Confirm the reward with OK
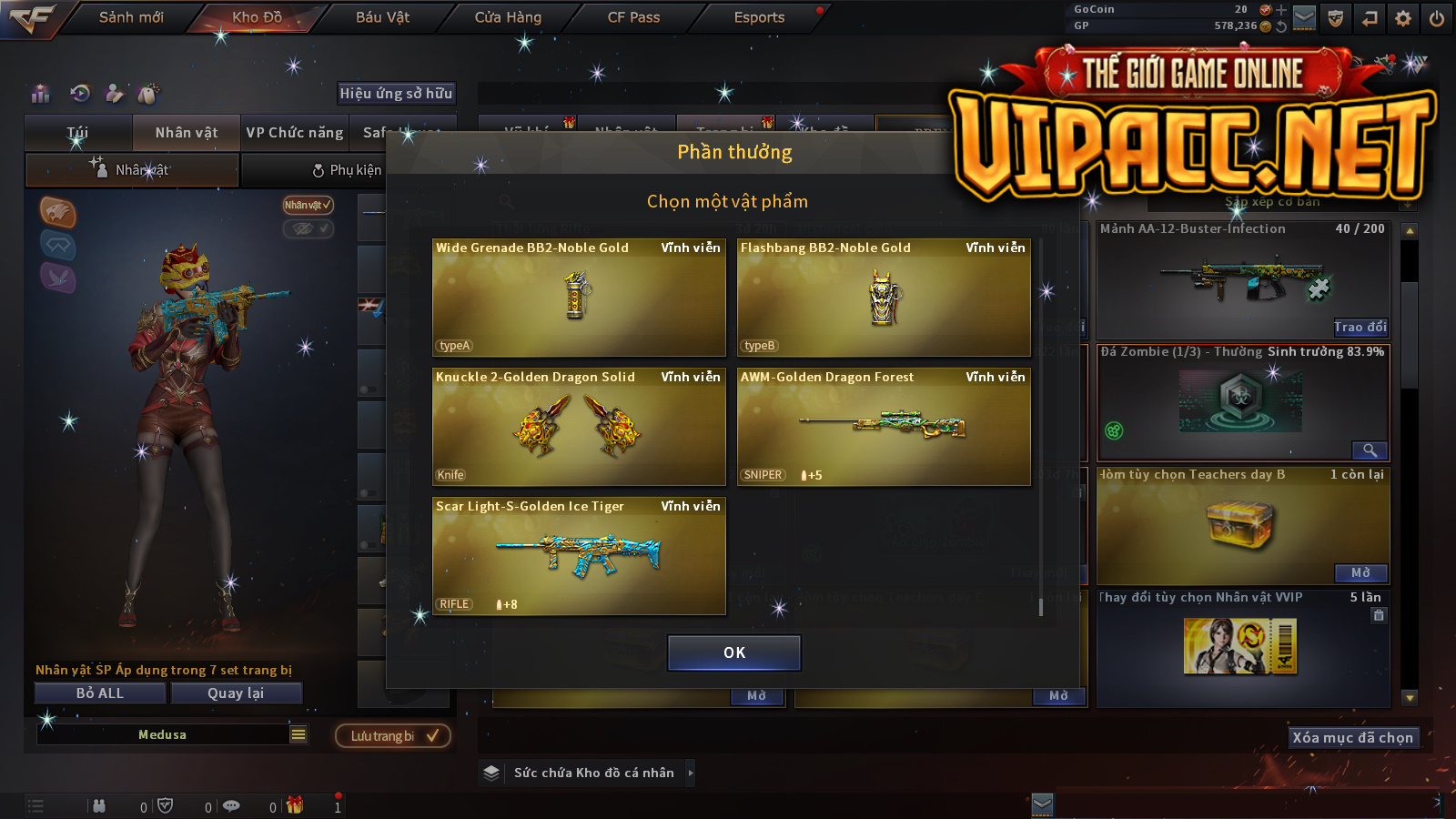The image size is (1456, 819). click(x=733, y=652)
